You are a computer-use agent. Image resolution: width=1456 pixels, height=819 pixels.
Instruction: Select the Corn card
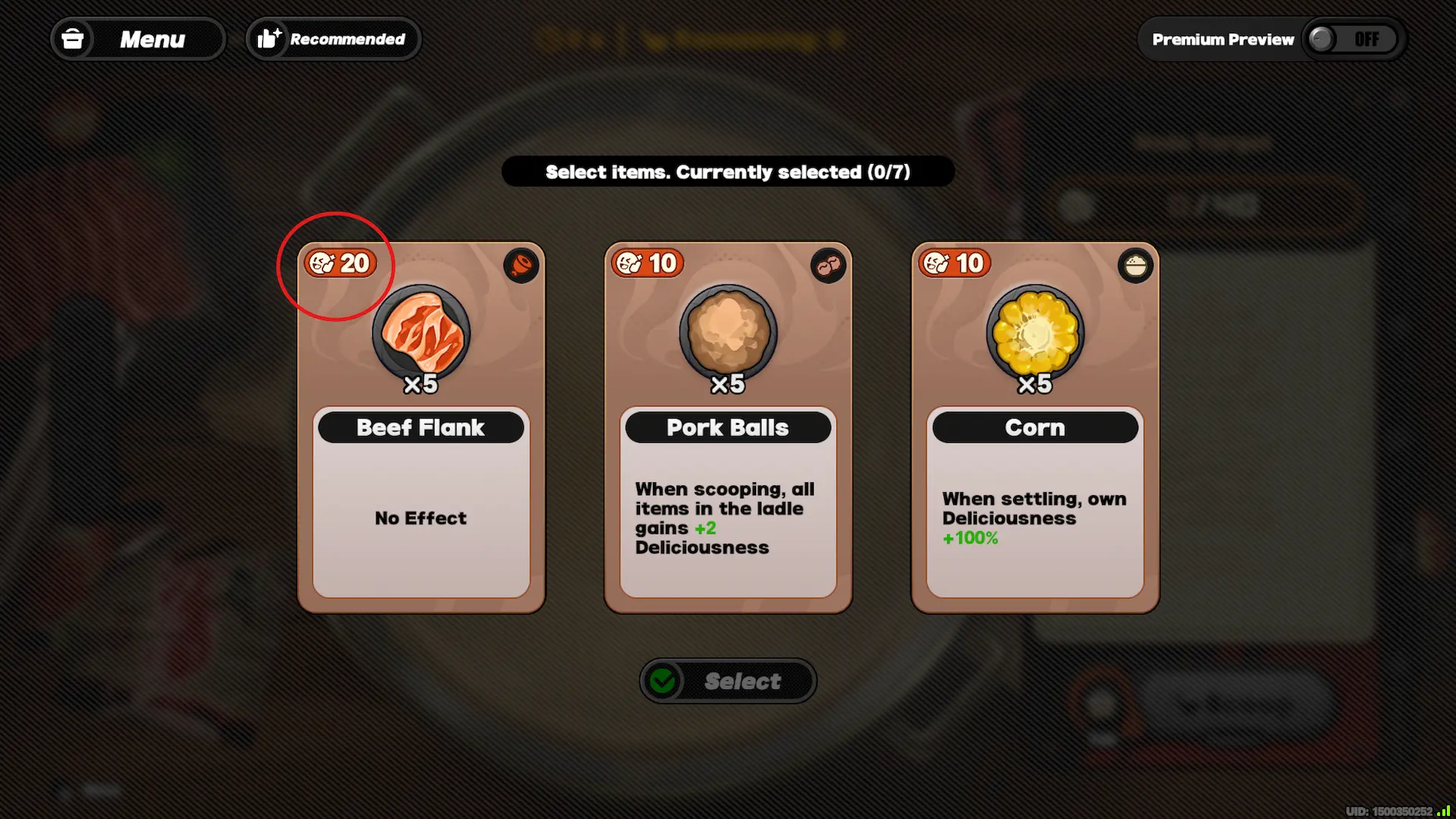pyautogui.click(x=1034, y=428)
